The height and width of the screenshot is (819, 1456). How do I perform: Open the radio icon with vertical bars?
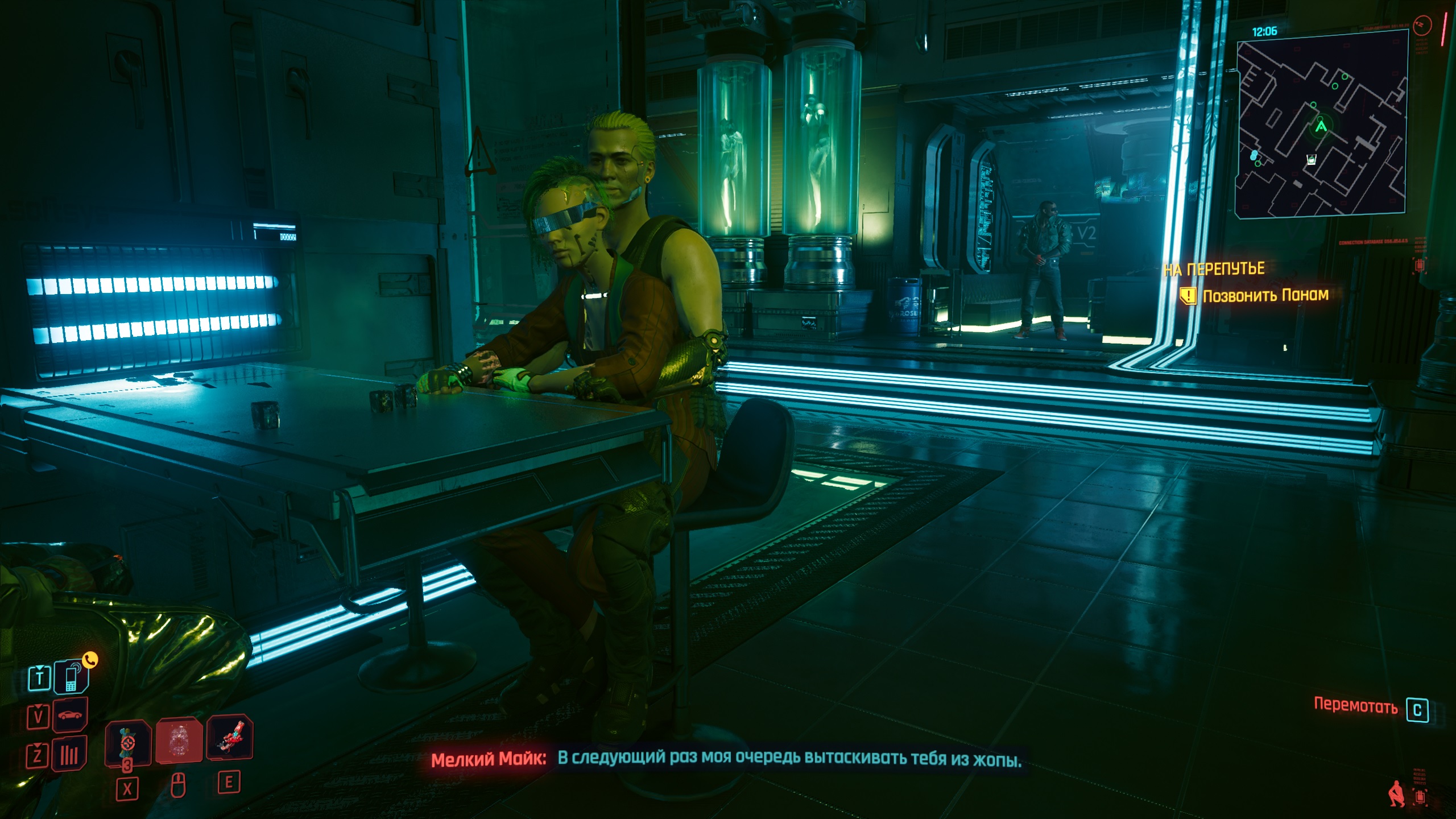point(69,755)
